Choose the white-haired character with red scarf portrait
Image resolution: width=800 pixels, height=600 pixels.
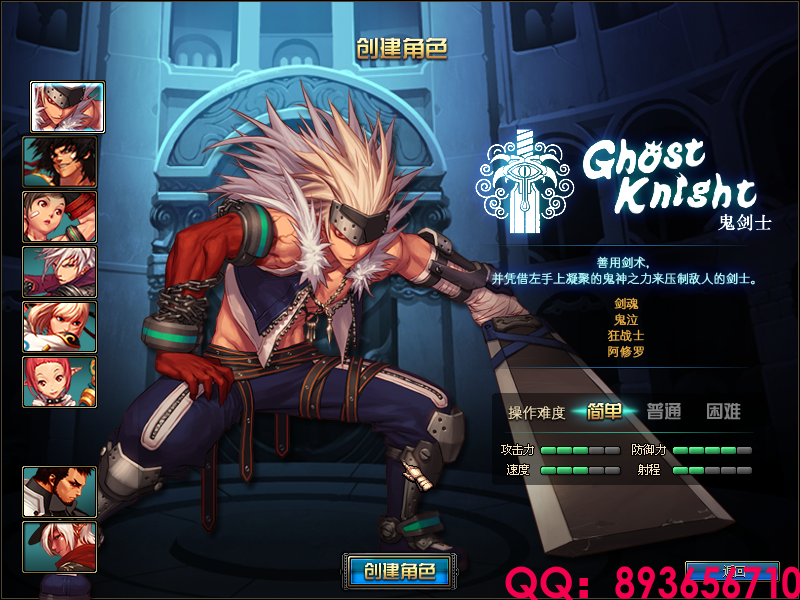[x=60, y=547]
